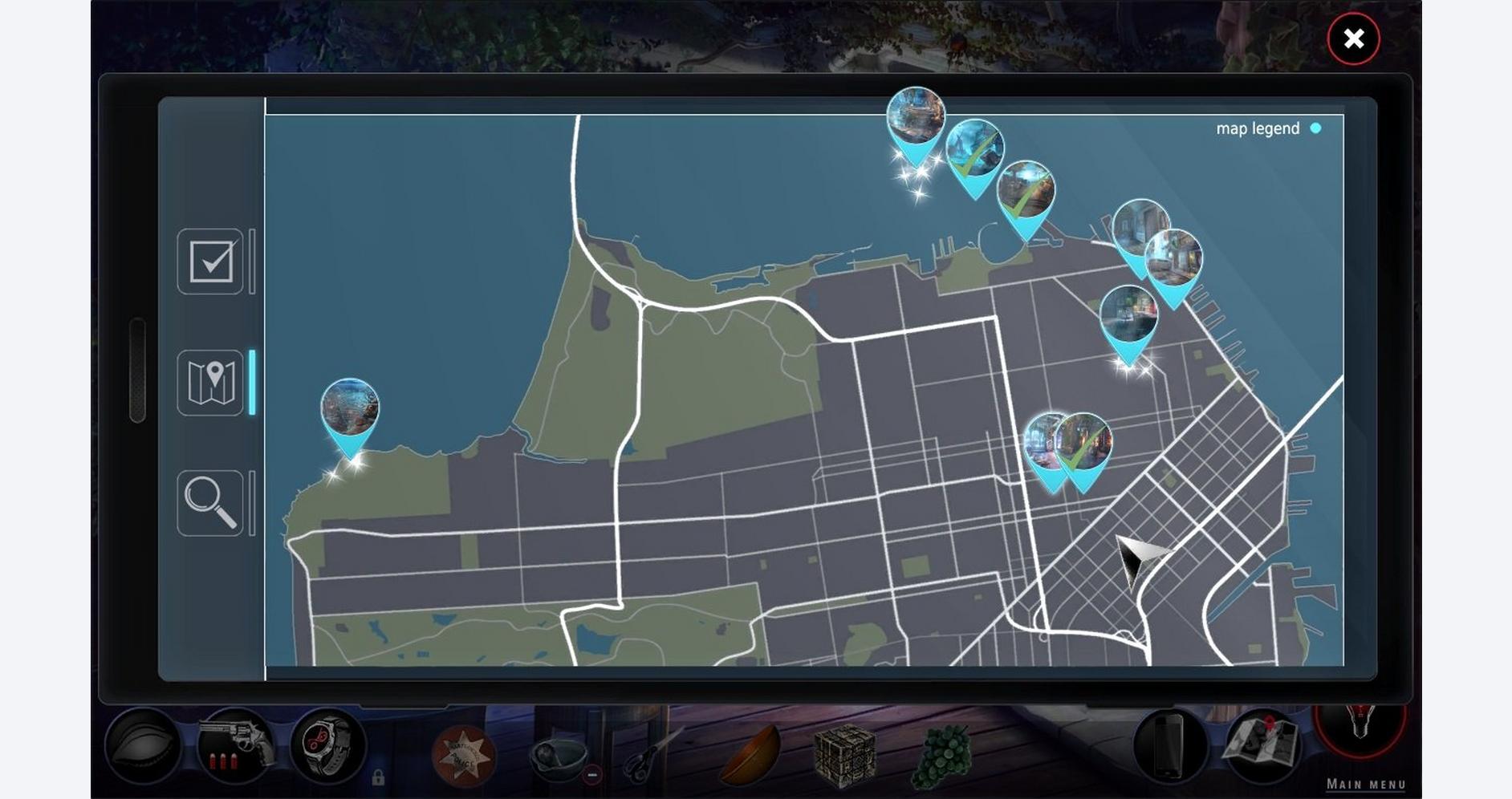The width and height of the screenshot is (1512, 799).
Task: Open Main Menu
Action: 1366,784
